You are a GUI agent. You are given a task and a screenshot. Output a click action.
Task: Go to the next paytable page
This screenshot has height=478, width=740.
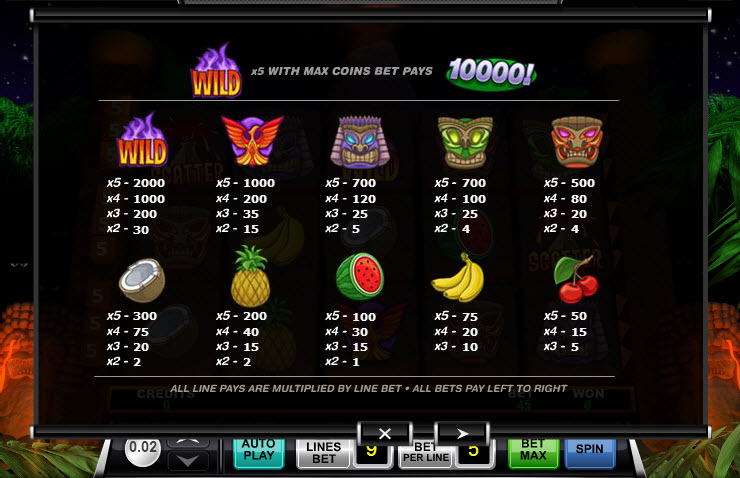tap(461, 434)
